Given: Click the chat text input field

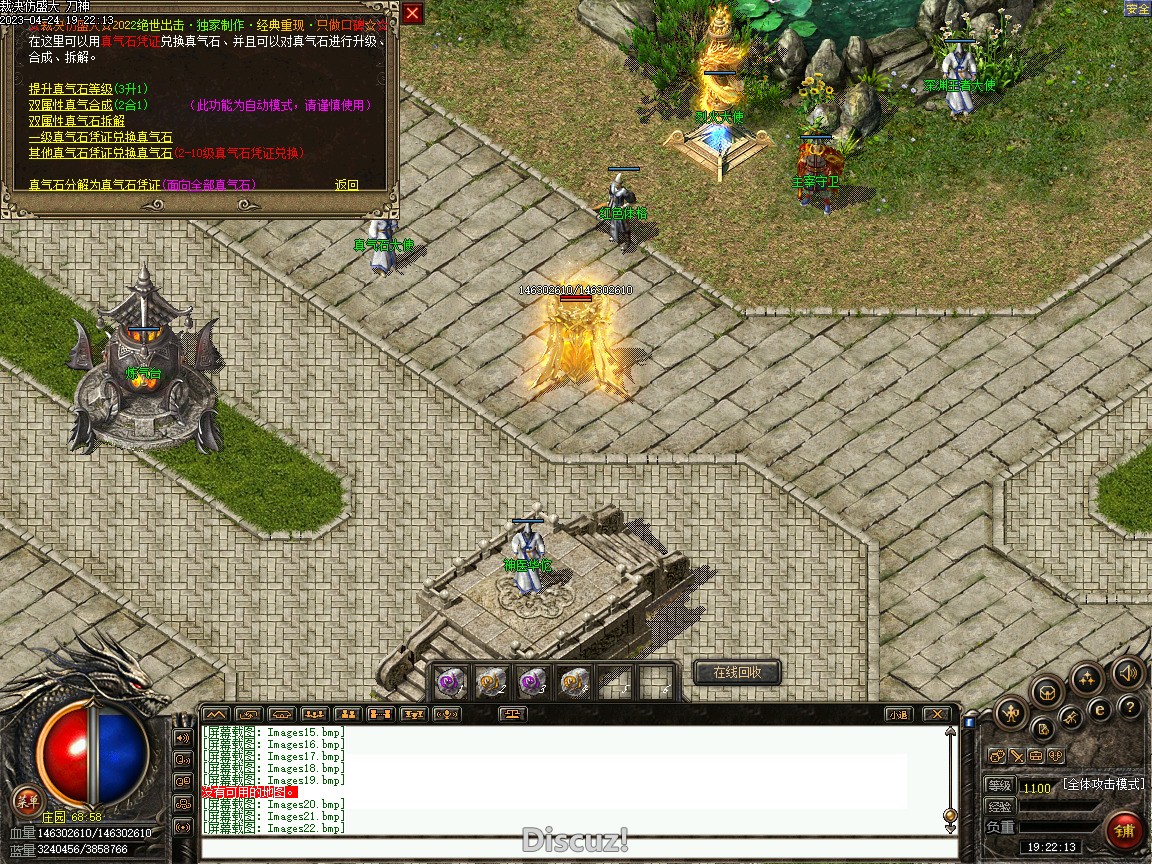Looking at the screenshot, I should (575, 849).
